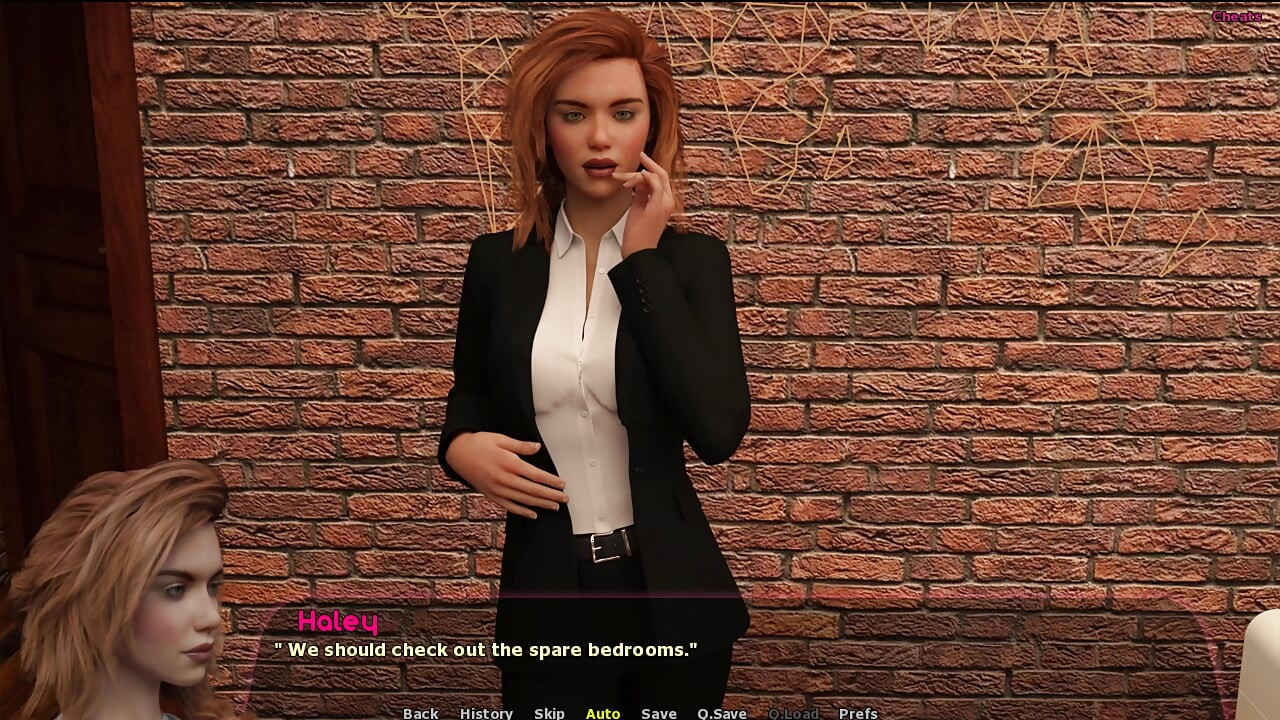The width and height of the screenshot is (1280, 720).
Task: Click the pink Cheats text in the corner
Action: pos(1238,16)
